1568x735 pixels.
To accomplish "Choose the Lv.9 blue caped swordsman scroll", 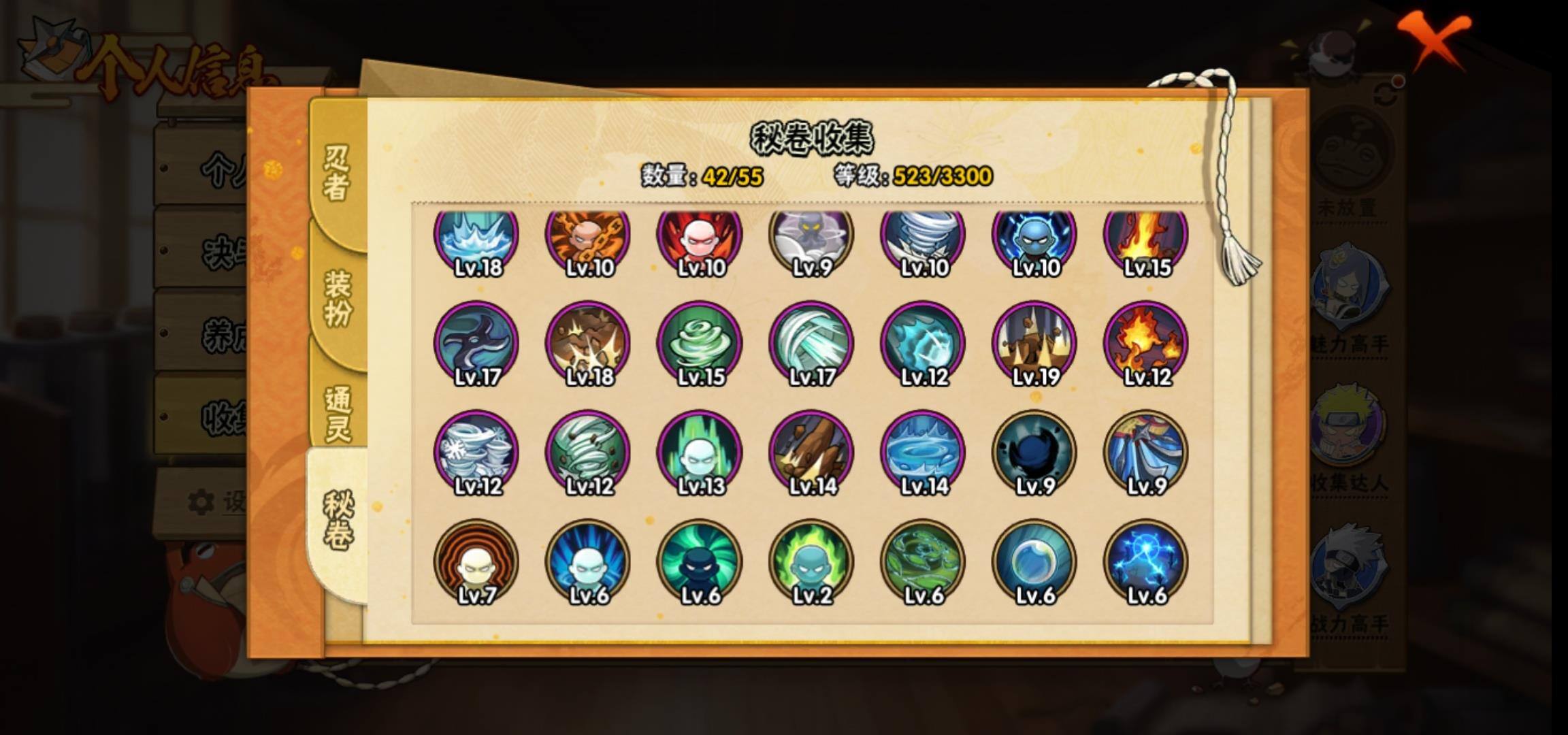I will (x=1146, y=453).
